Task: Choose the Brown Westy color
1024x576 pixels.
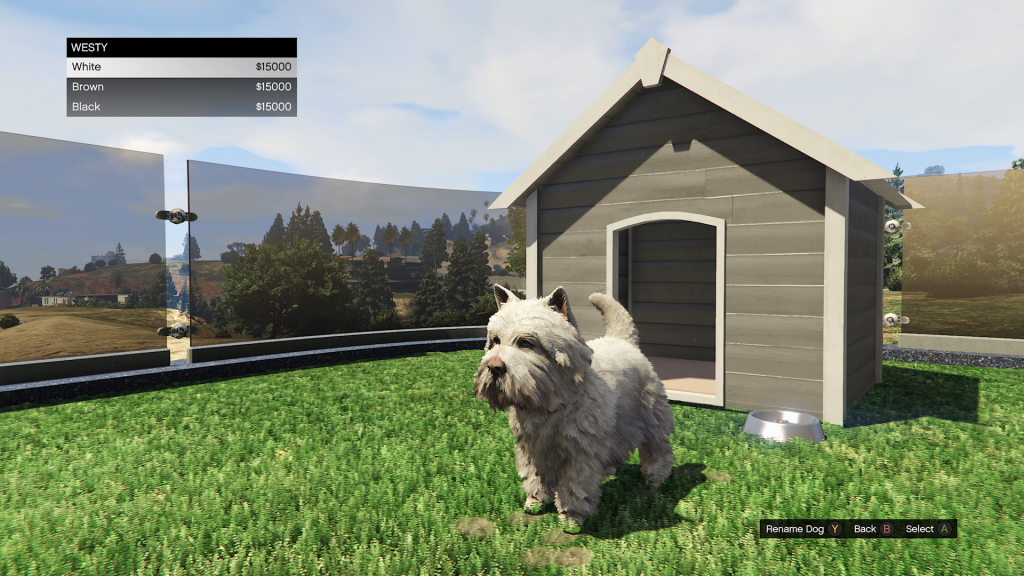Action: [181, 87]
